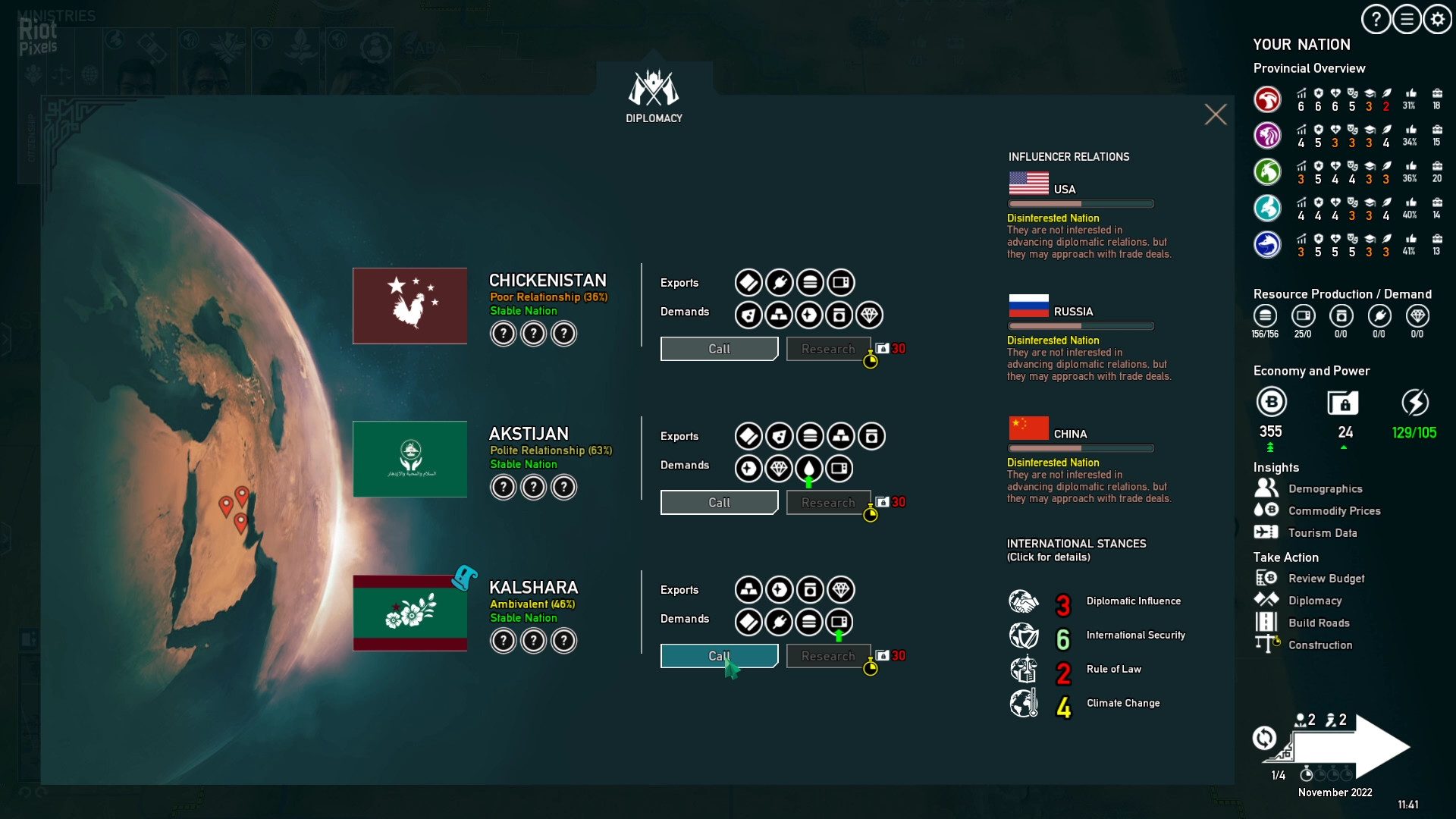Viewport: 1456px width, 819px height.
Task: Open the gear settings menu
Action: point(1438,20)
